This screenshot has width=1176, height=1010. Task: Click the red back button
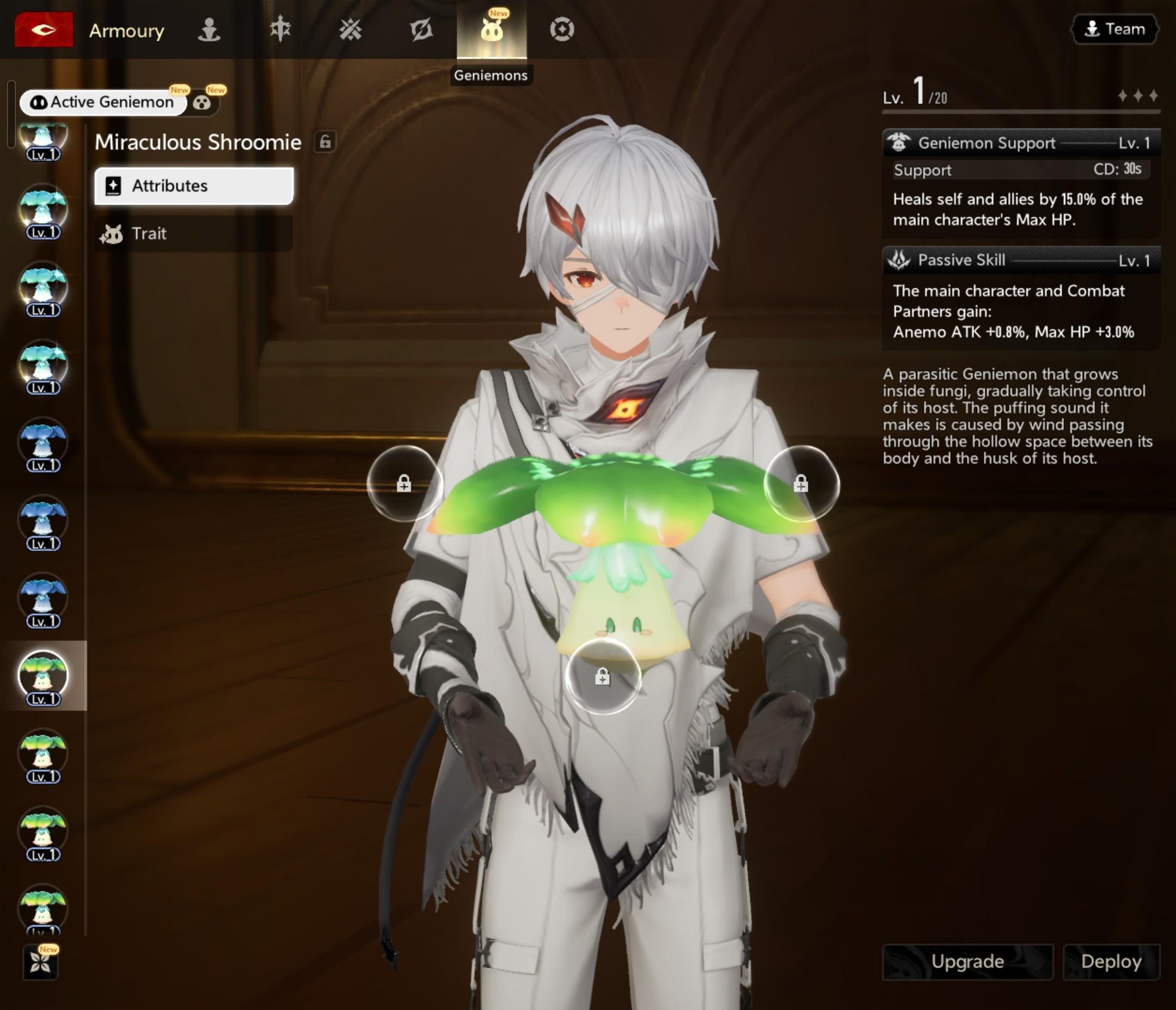44,29
